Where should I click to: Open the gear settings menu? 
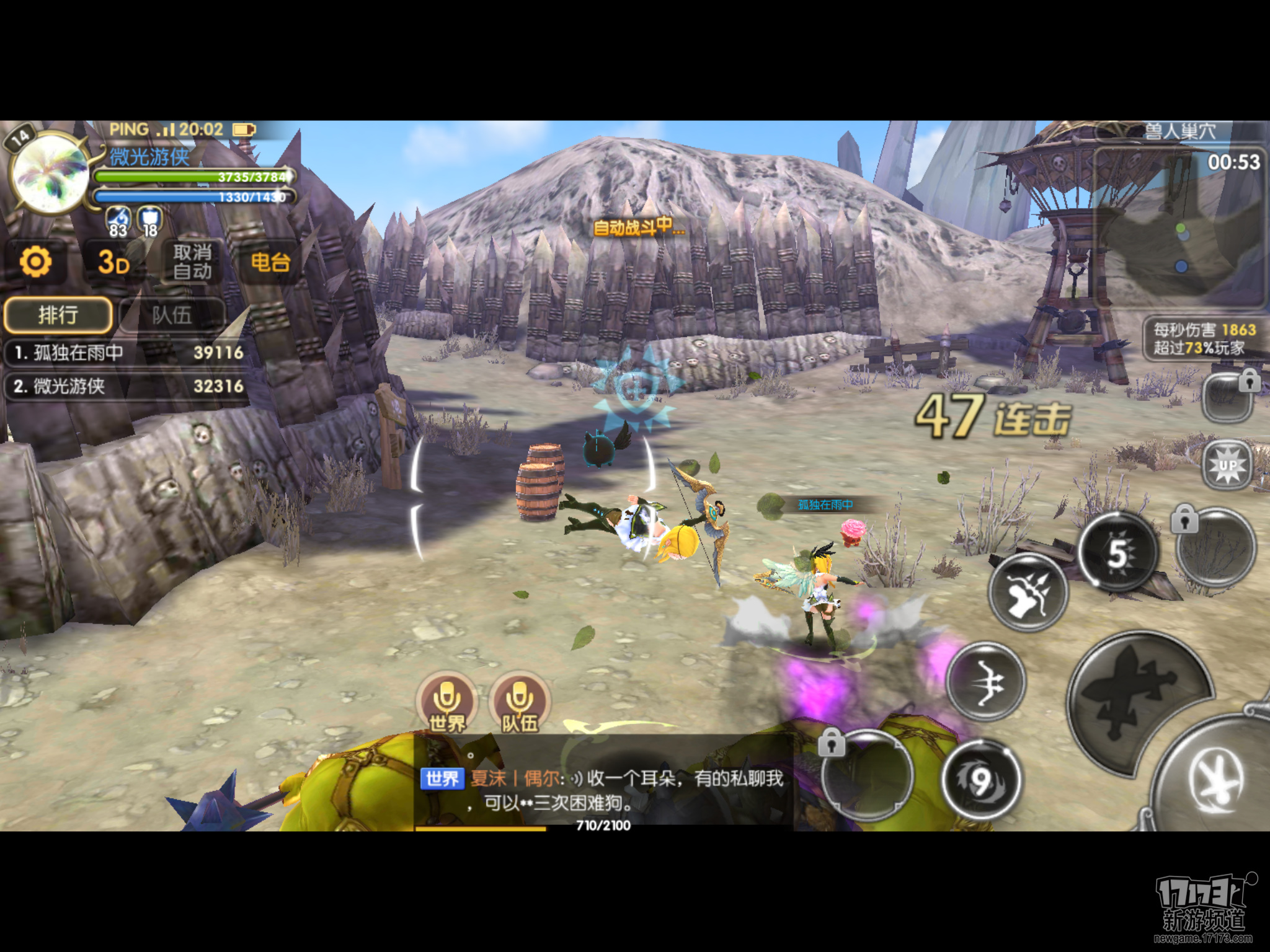[36, 262]
